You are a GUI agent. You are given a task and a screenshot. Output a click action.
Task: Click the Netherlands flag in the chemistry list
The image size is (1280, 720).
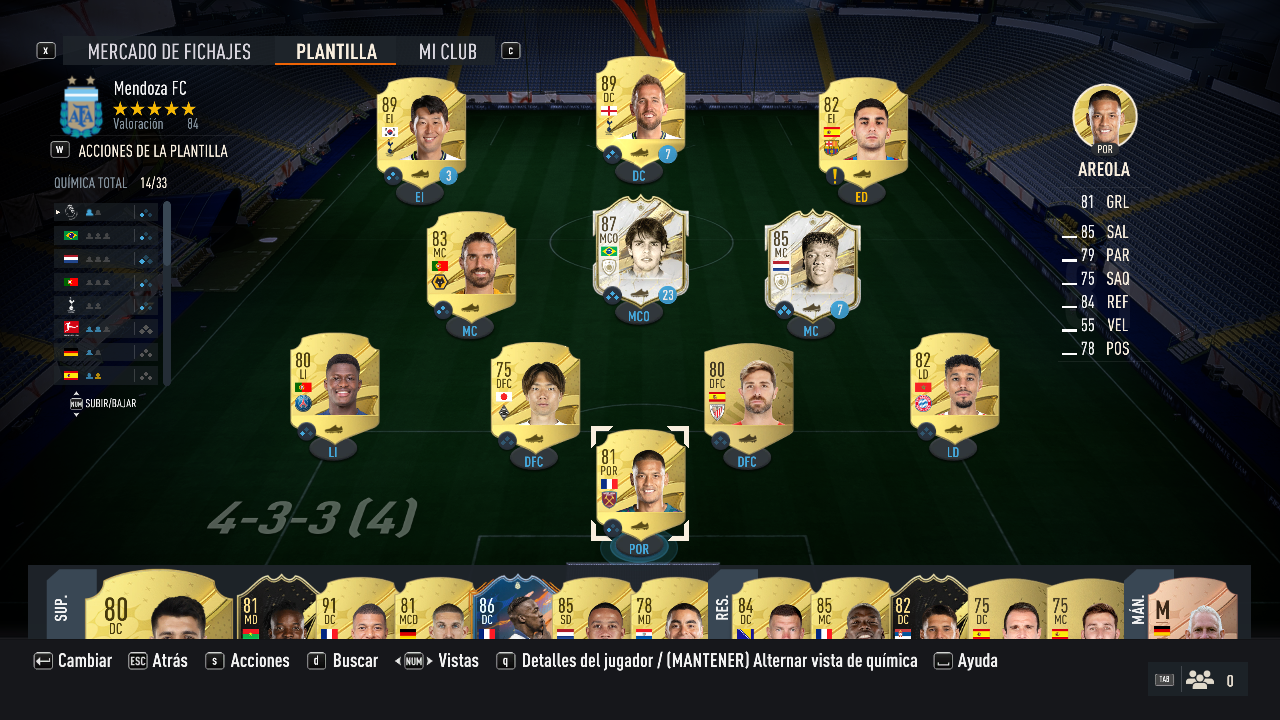pyautogui.click(x=71, y=258)
